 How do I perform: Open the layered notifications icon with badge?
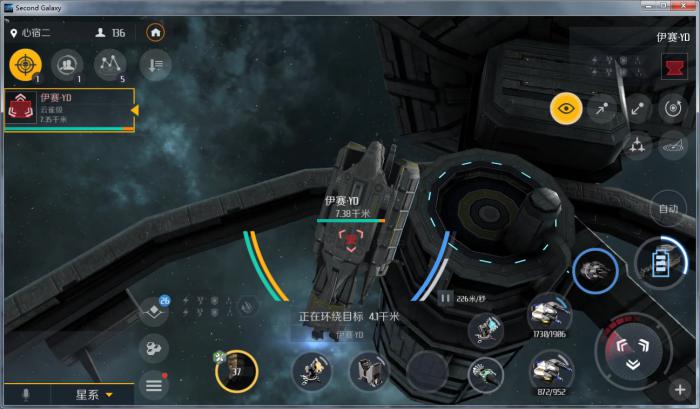[x=155, y=310]
